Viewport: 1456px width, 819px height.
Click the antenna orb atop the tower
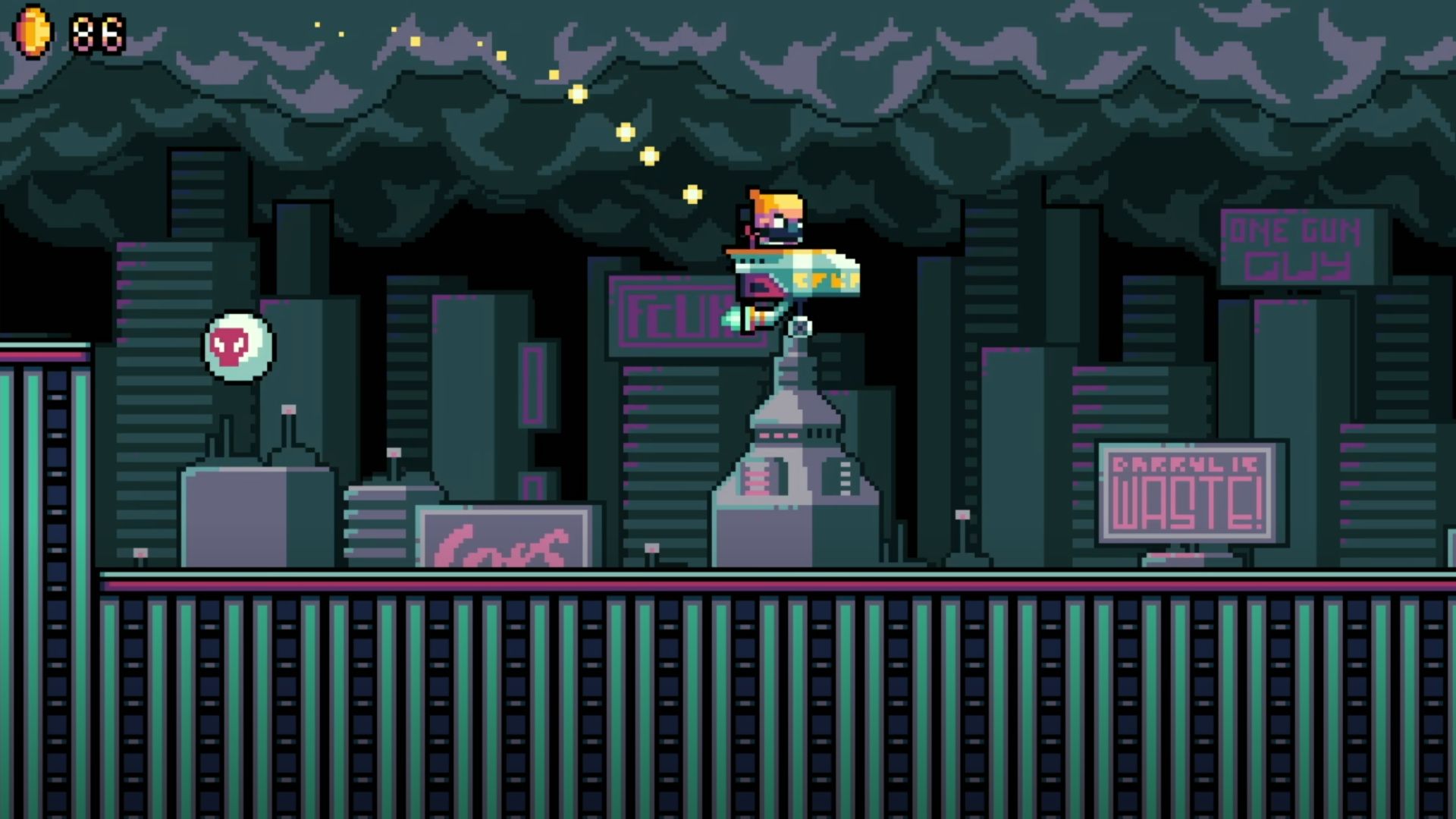(800, 328)
